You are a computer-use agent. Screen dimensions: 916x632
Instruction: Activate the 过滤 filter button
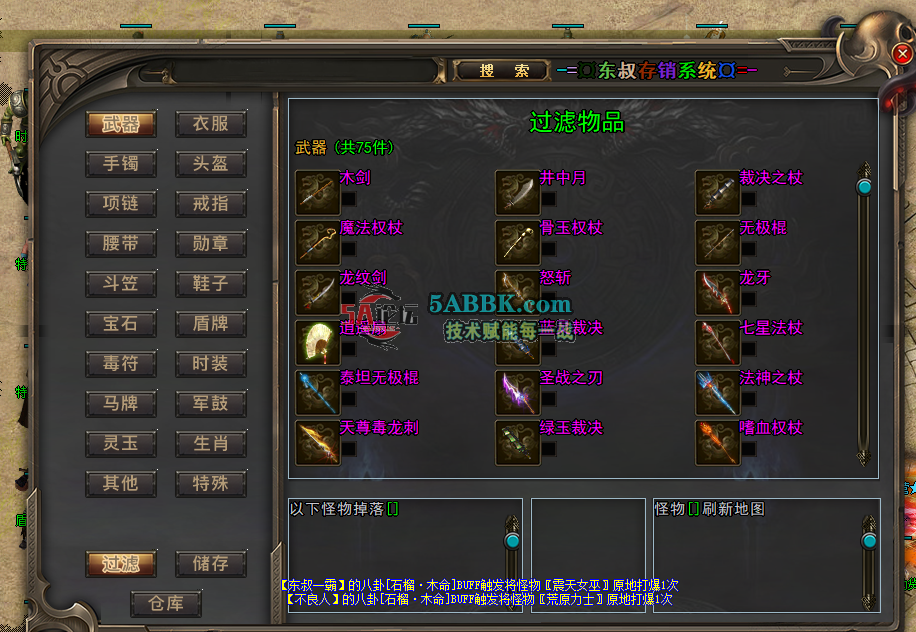click(x=121, y=564)
